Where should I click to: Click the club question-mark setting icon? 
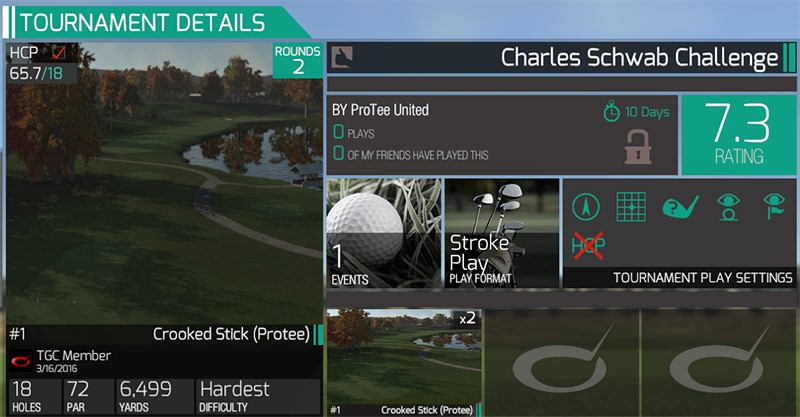[679, 207]
